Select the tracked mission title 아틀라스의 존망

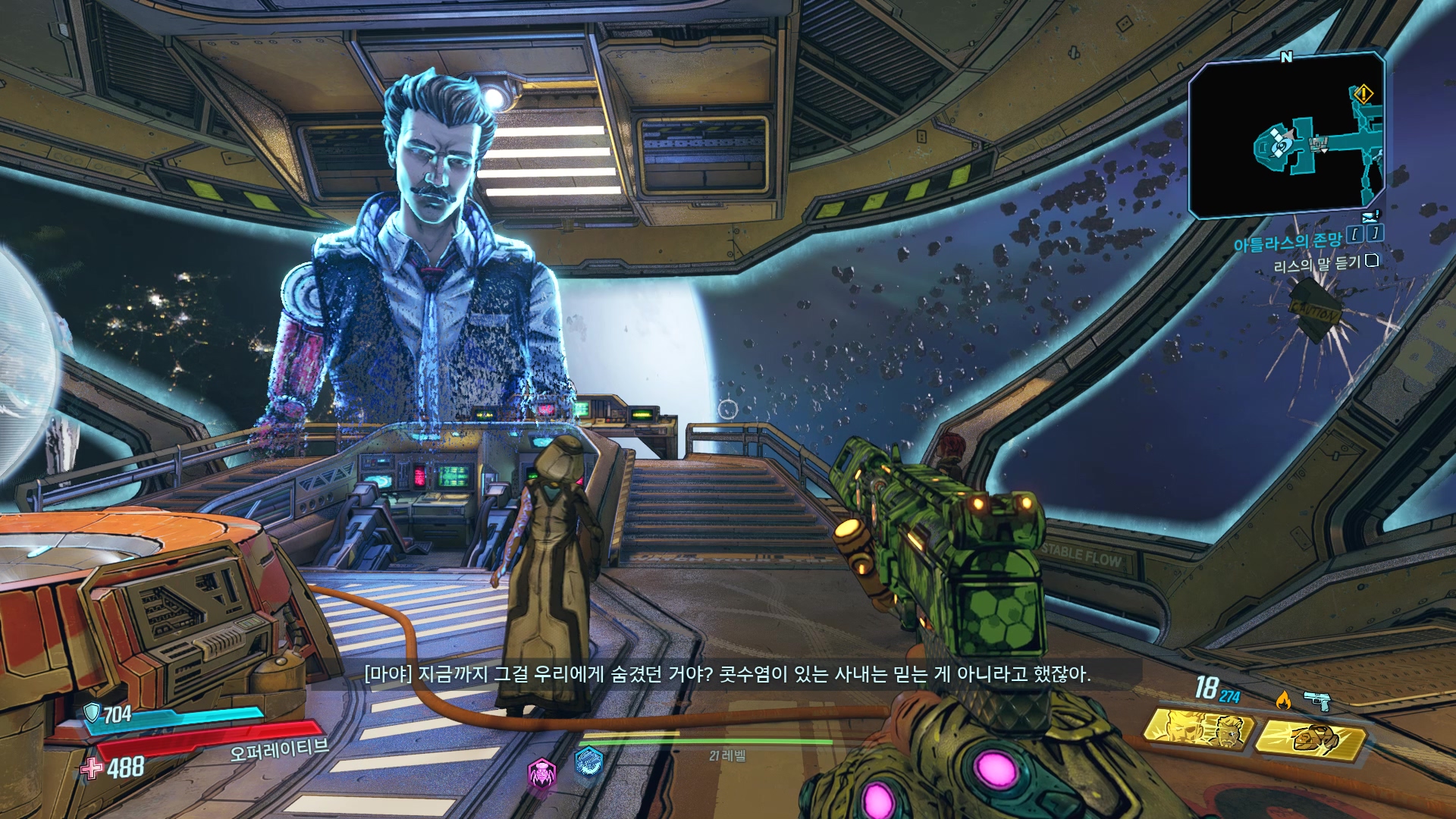pos(1287,243)
